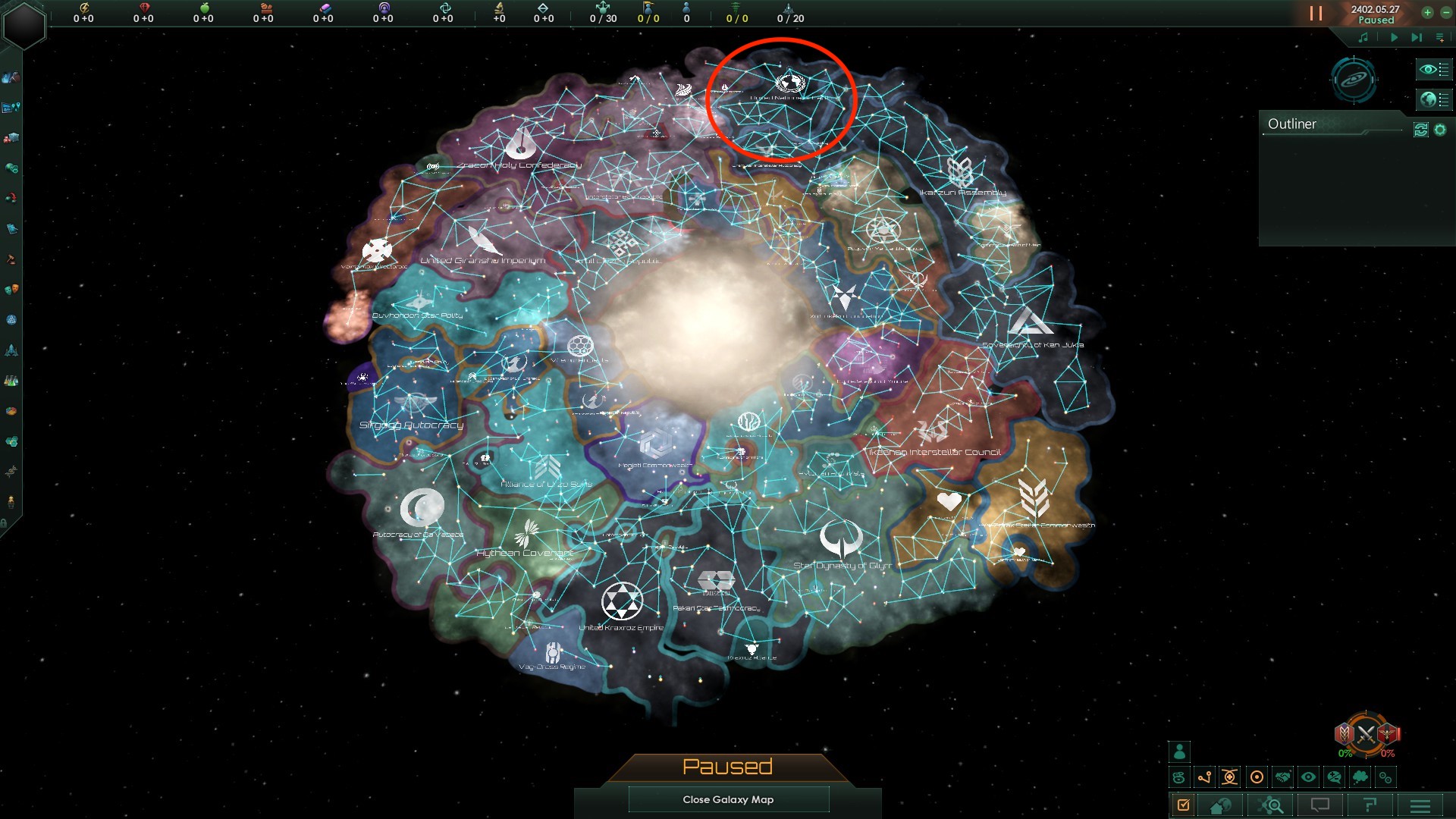1456x819 pixels.
Task: Open the main menu via the hamburger icon
Action: coord(1420,805)
